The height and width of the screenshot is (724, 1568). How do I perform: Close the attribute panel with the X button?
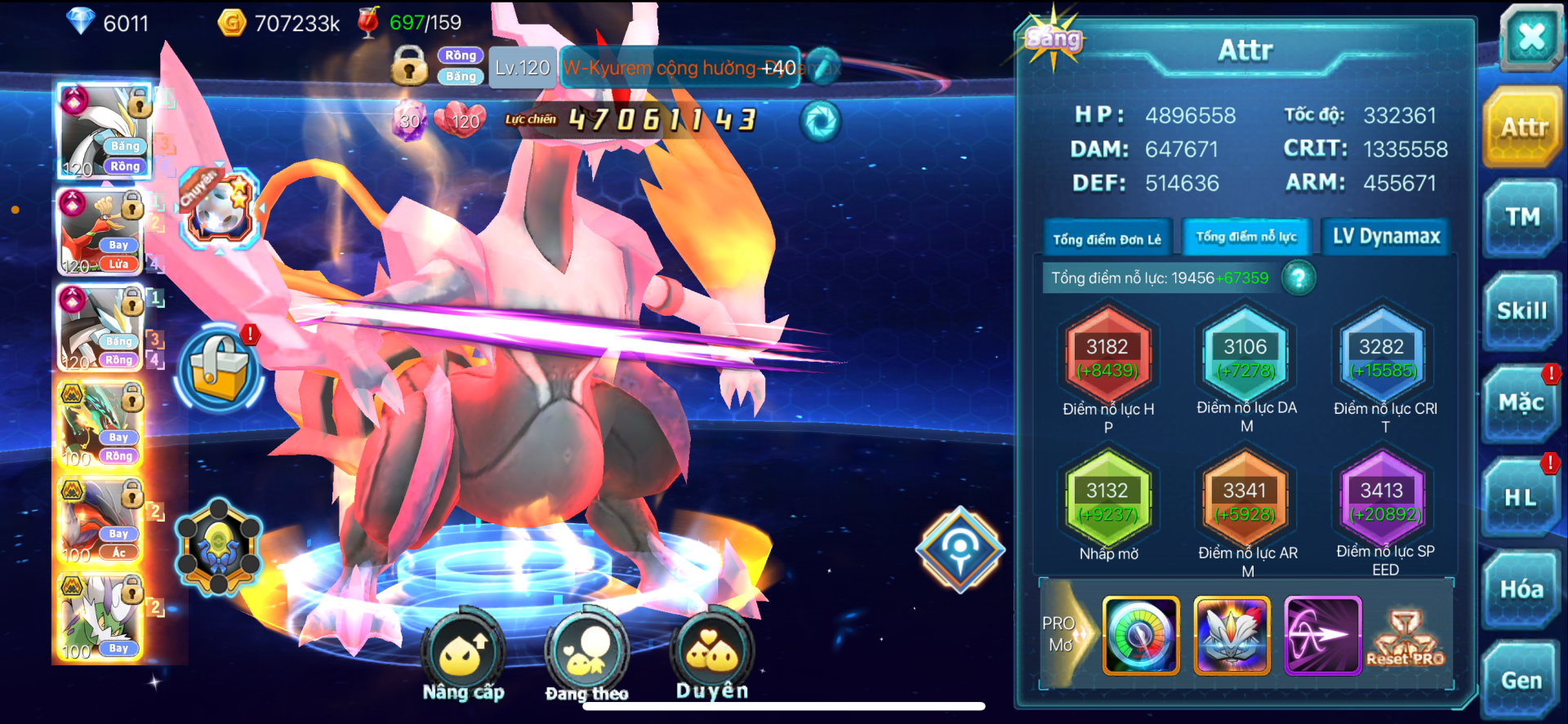tap(1530, 37)
